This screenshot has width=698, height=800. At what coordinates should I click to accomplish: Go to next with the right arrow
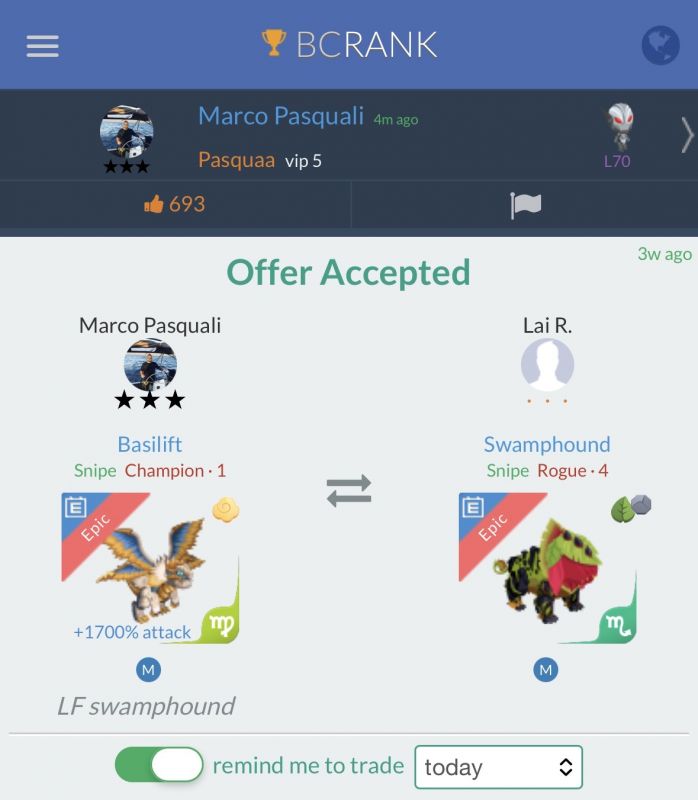point(686,135)
